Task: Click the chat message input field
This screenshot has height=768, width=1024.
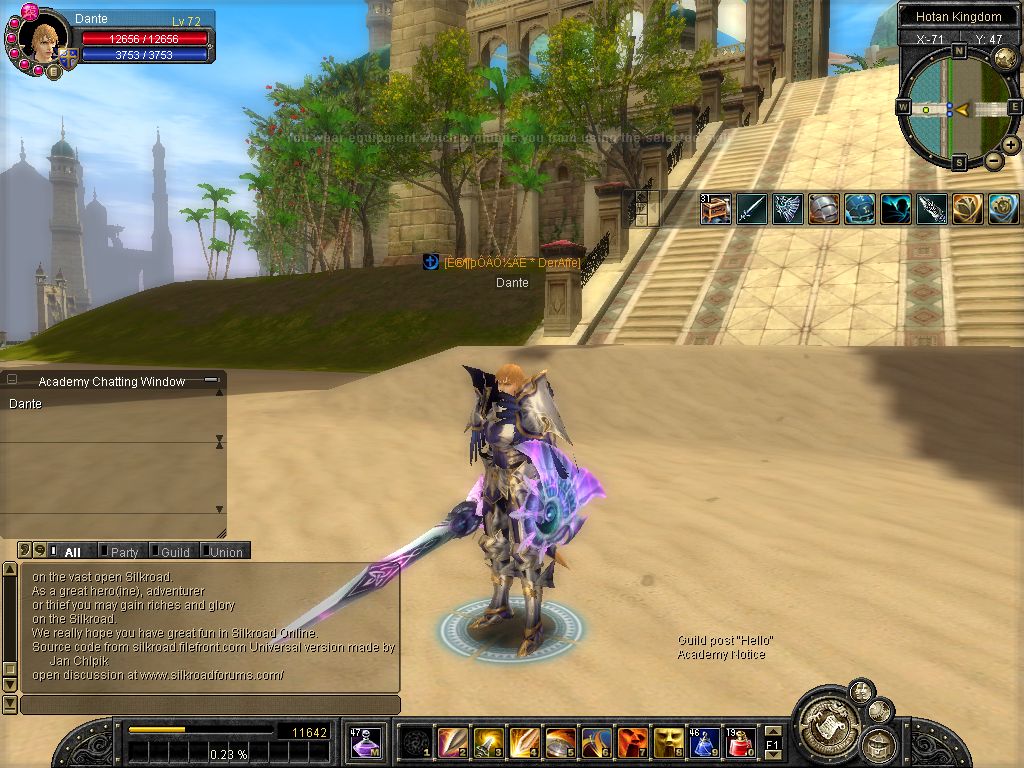Action: pos(210,705)
